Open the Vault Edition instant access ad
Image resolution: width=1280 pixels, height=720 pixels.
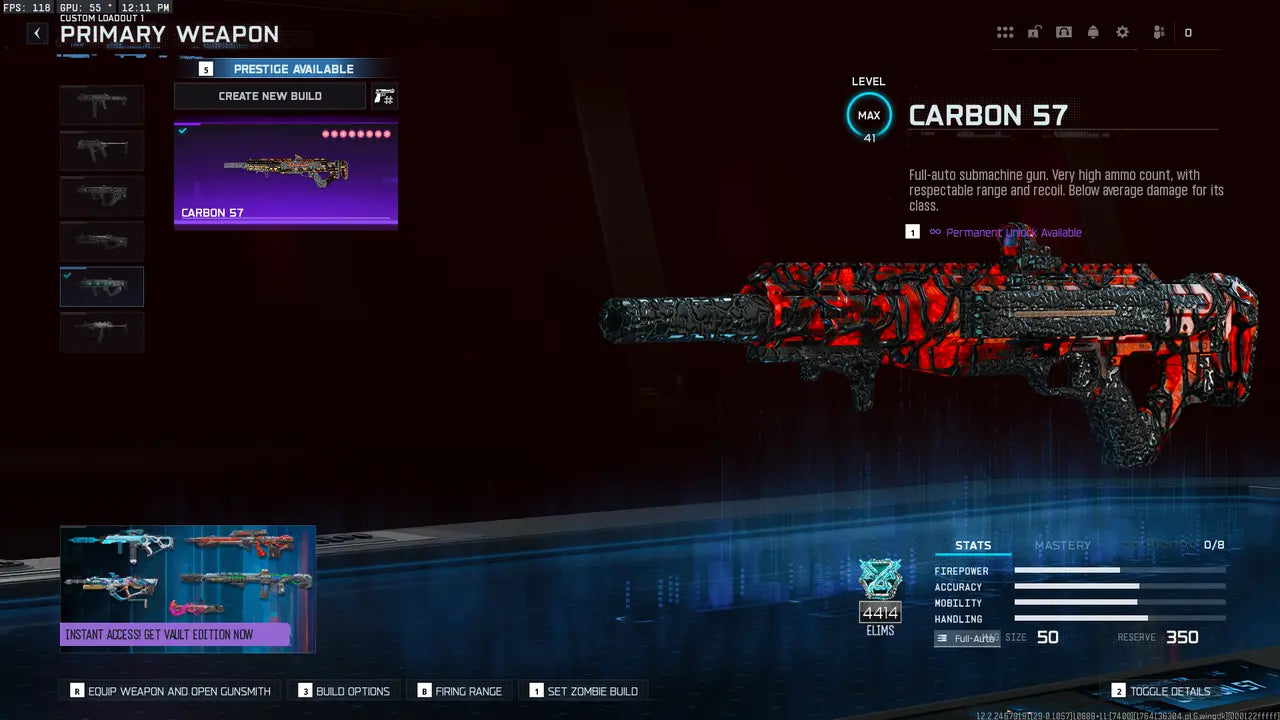click(188, 589)
